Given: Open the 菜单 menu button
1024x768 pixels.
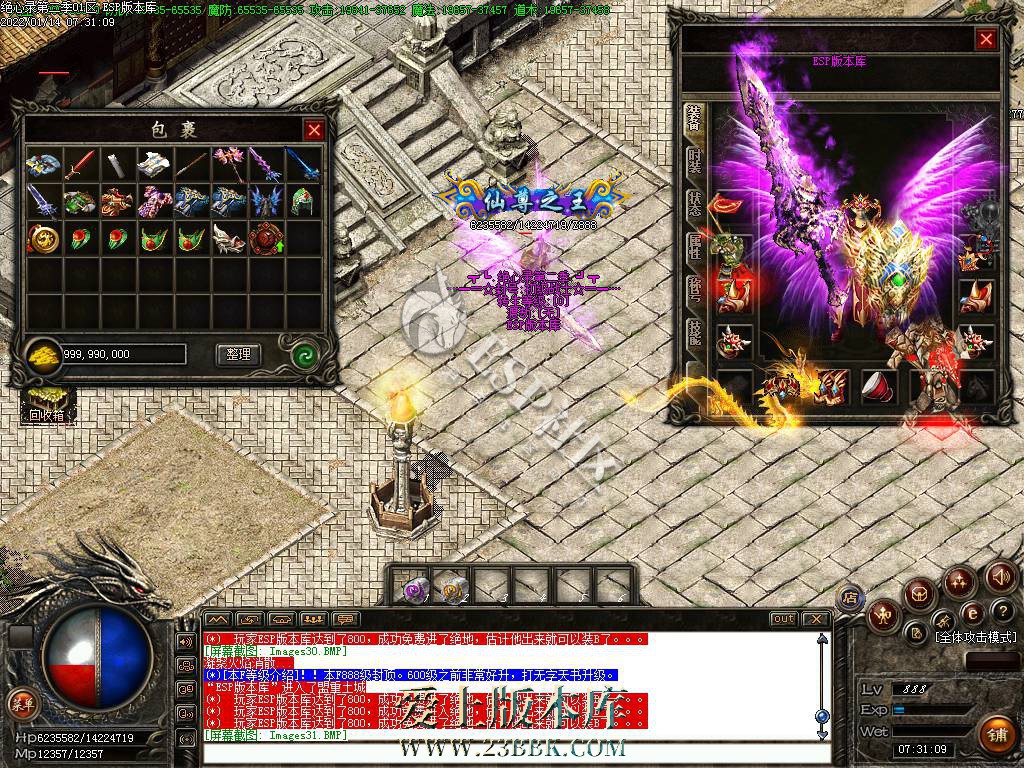Looking at the screenshot, I should click(21, 703).
